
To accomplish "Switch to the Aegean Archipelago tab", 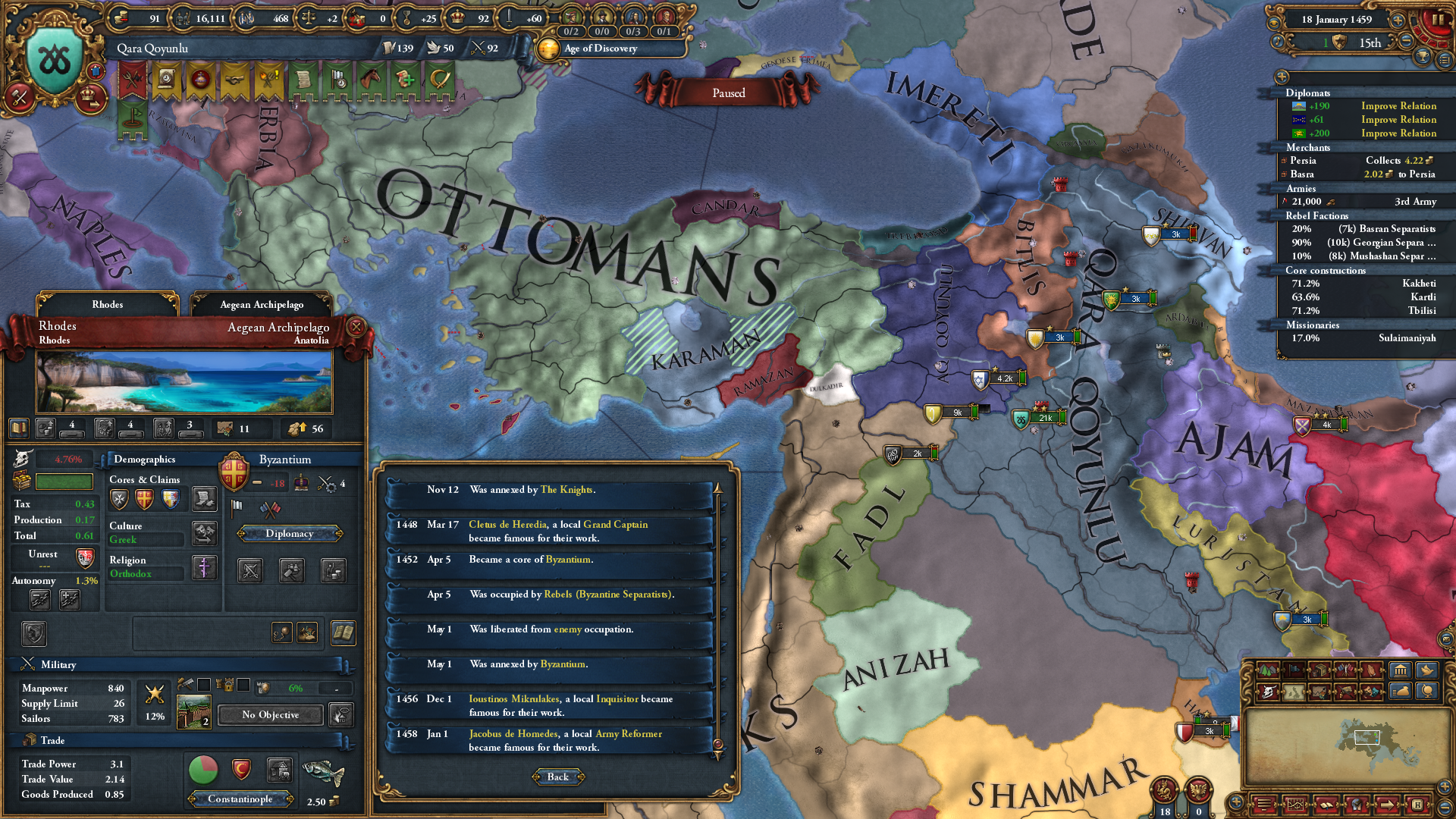I will (264, 304).
